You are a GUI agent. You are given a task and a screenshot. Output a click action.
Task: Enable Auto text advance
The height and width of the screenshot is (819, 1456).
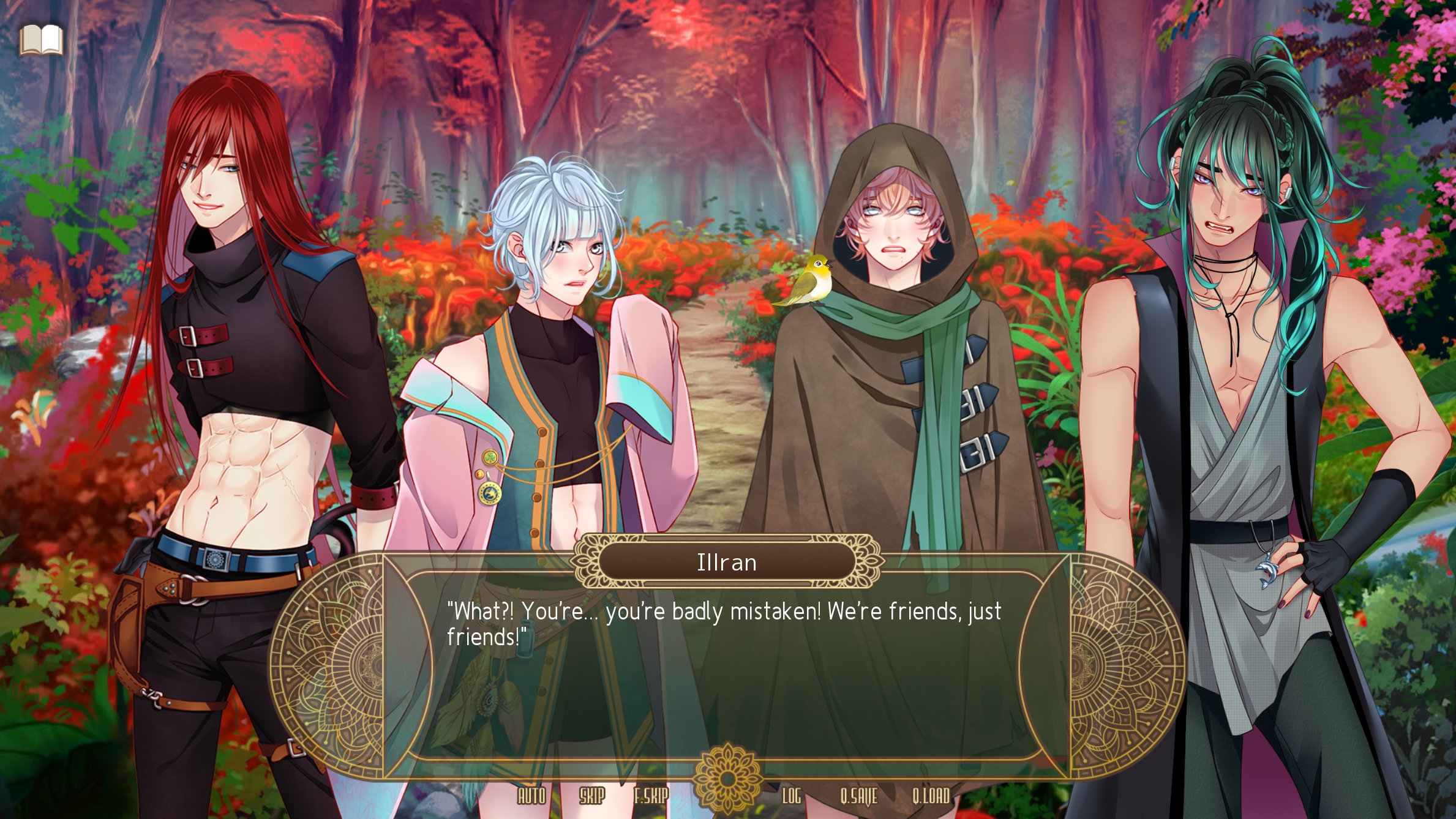coord(531,796)
